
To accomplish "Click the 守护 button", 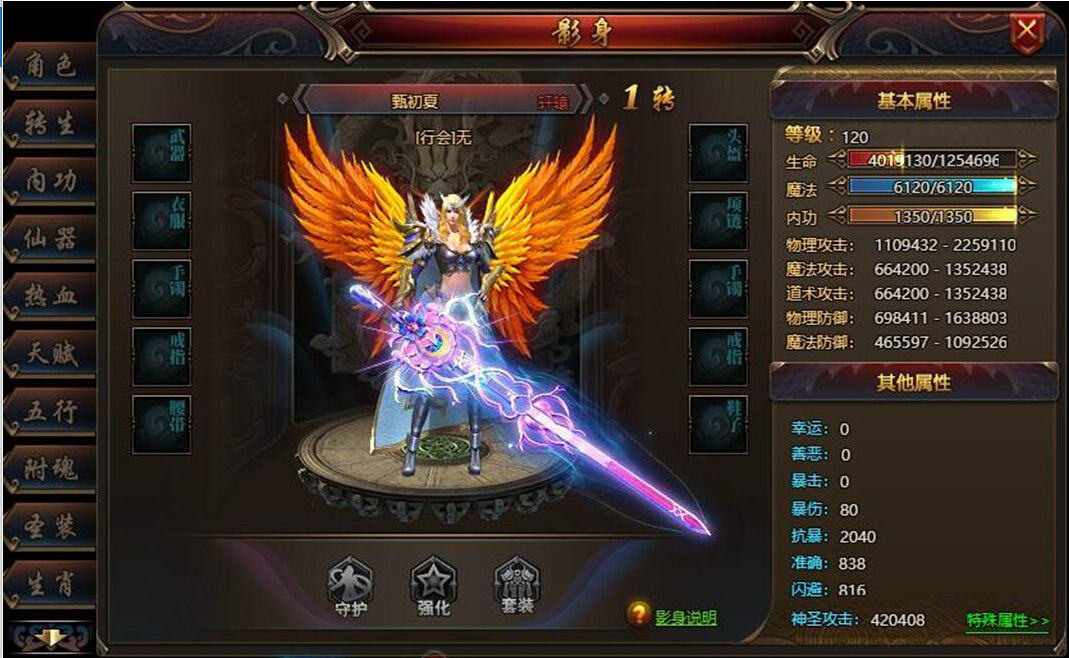I will pos(350,585).
